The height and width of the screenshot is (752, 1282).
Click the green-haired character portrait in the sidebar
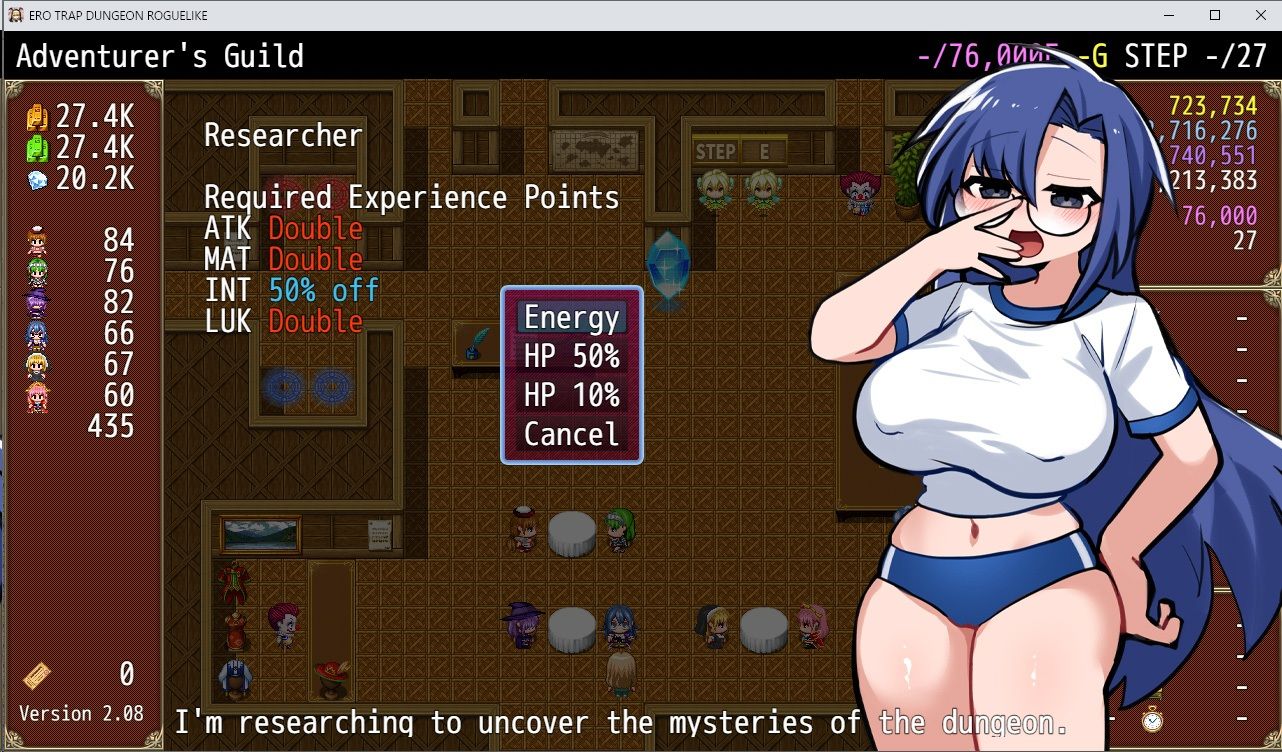click(36, 270)
